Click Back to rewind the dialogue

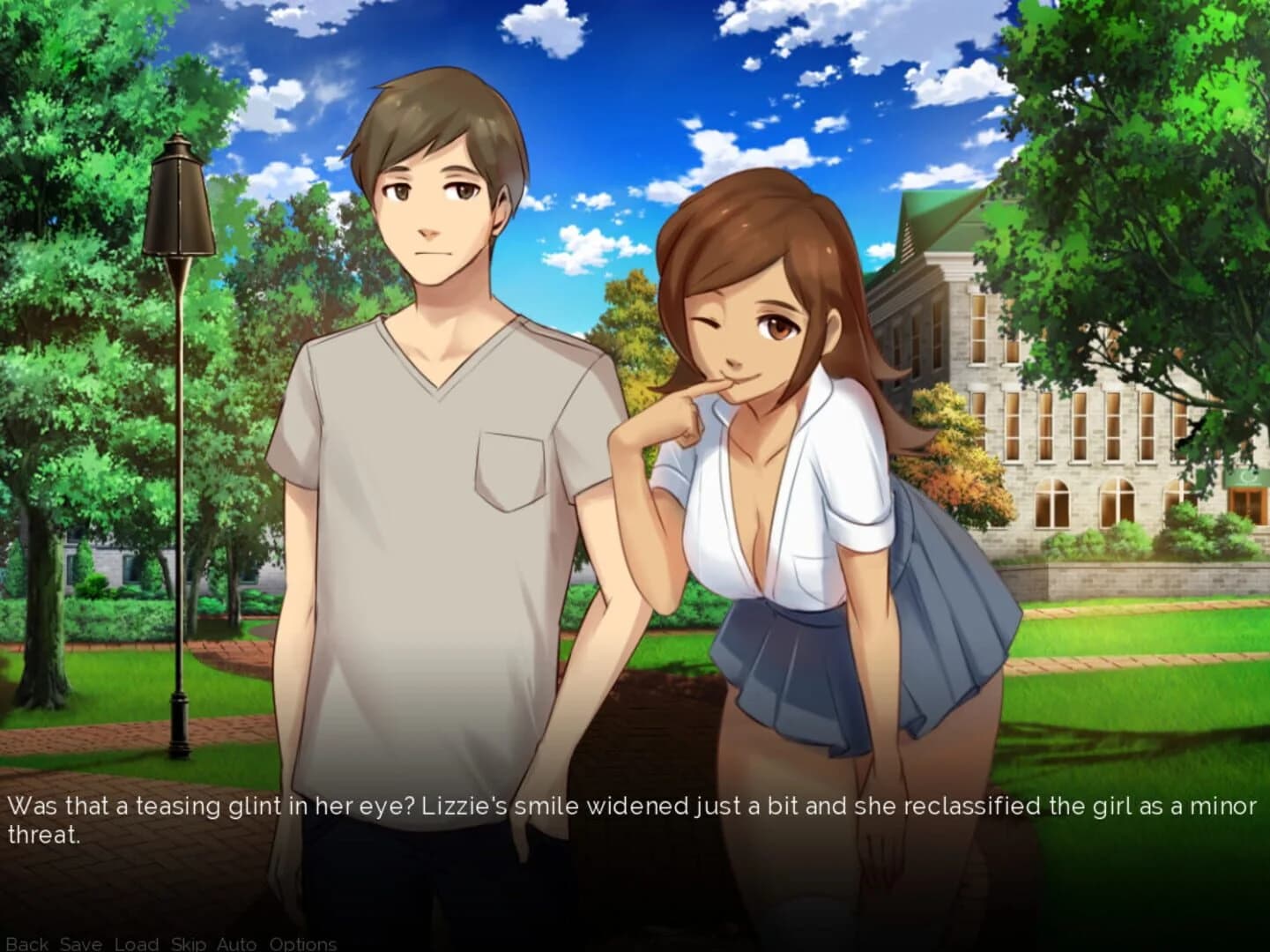click(x=29, y=944)
